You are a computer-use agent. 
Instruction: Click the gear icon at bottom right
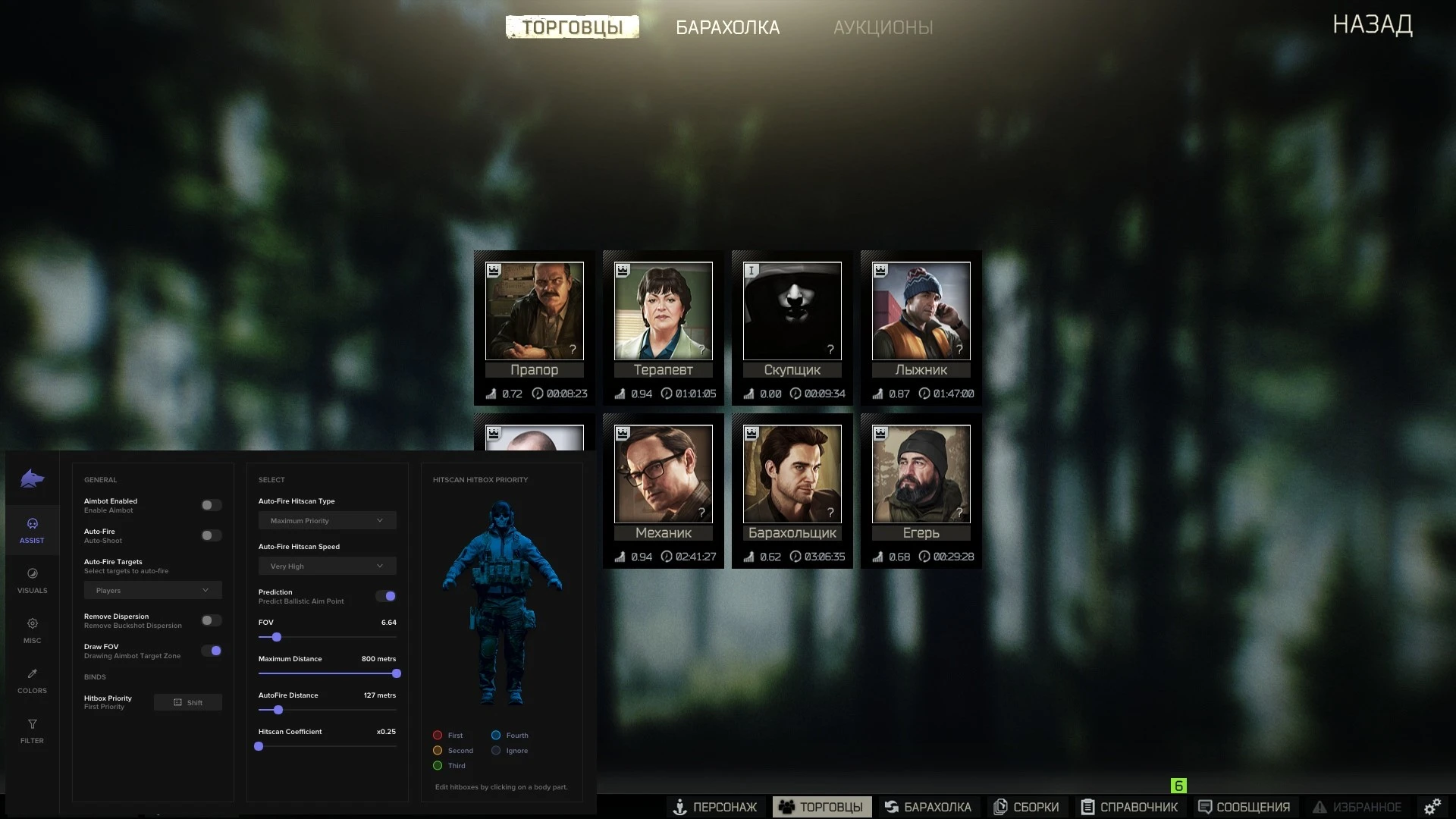click(1433, 806)
